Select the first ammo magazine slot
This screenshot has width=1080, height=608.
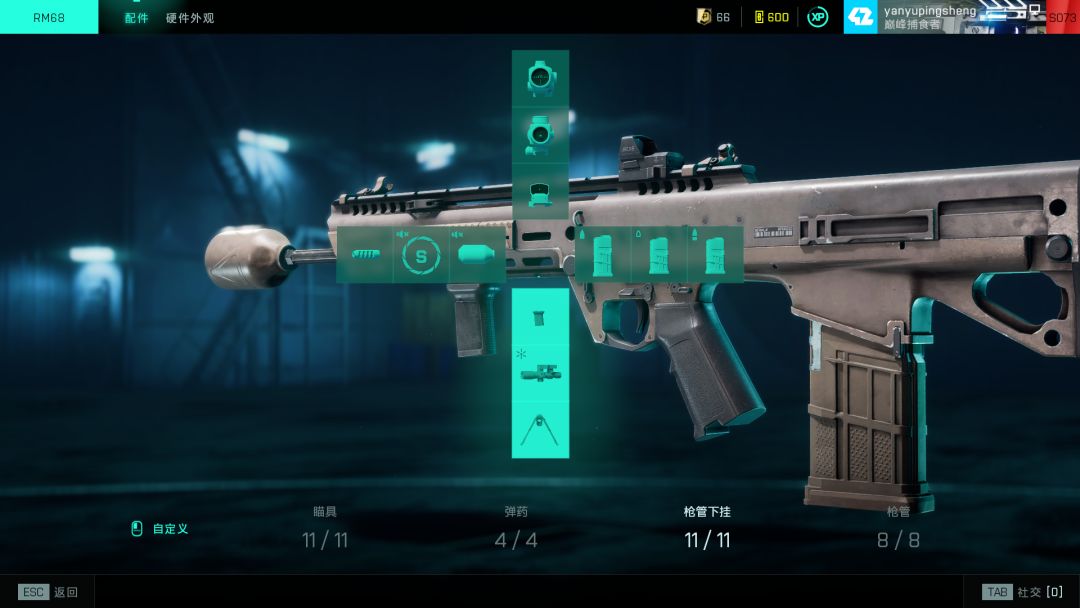tap(603, 254)
